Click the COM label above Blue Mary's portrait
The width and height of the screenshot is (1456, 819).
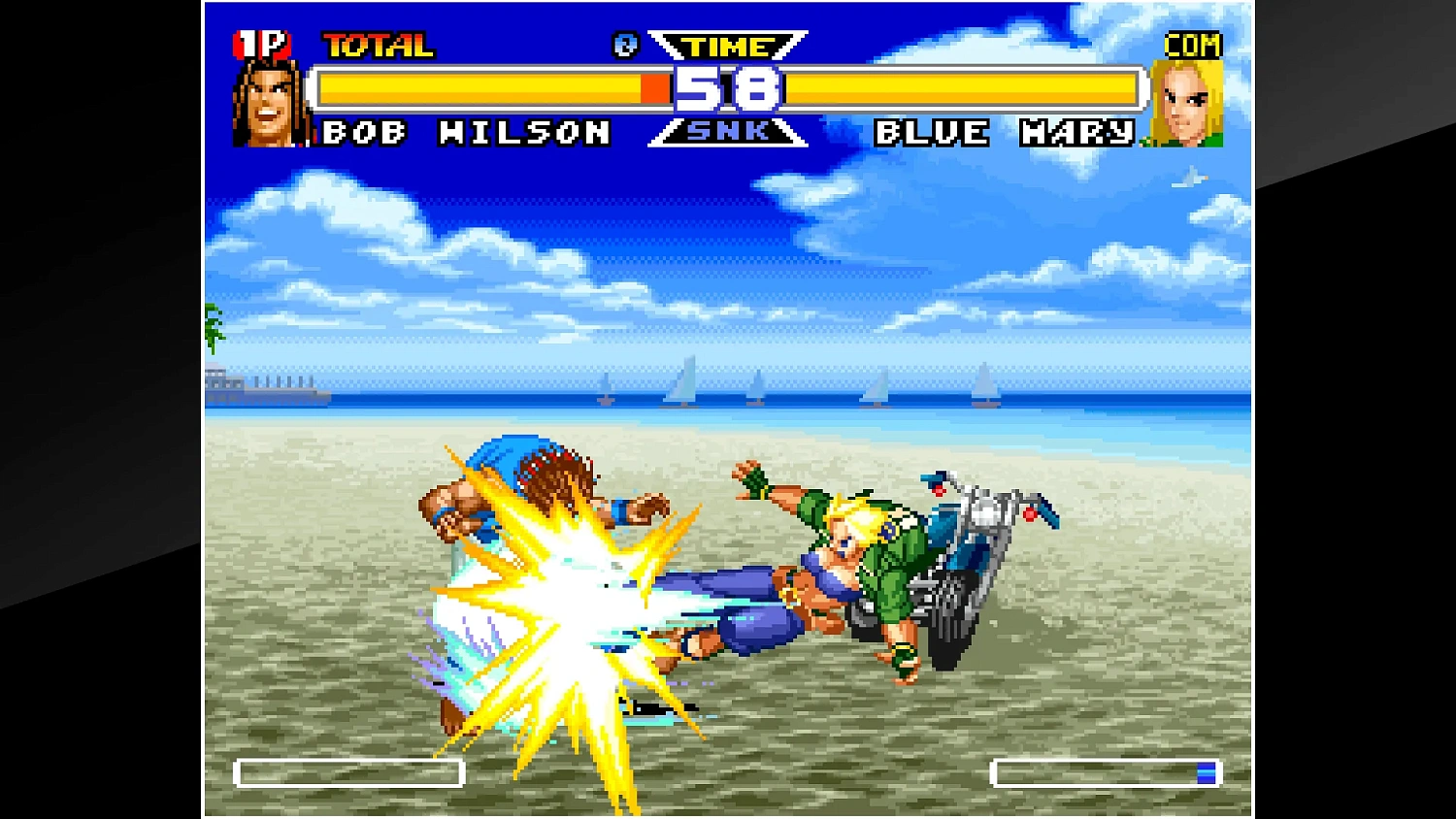click(1195, 44)
